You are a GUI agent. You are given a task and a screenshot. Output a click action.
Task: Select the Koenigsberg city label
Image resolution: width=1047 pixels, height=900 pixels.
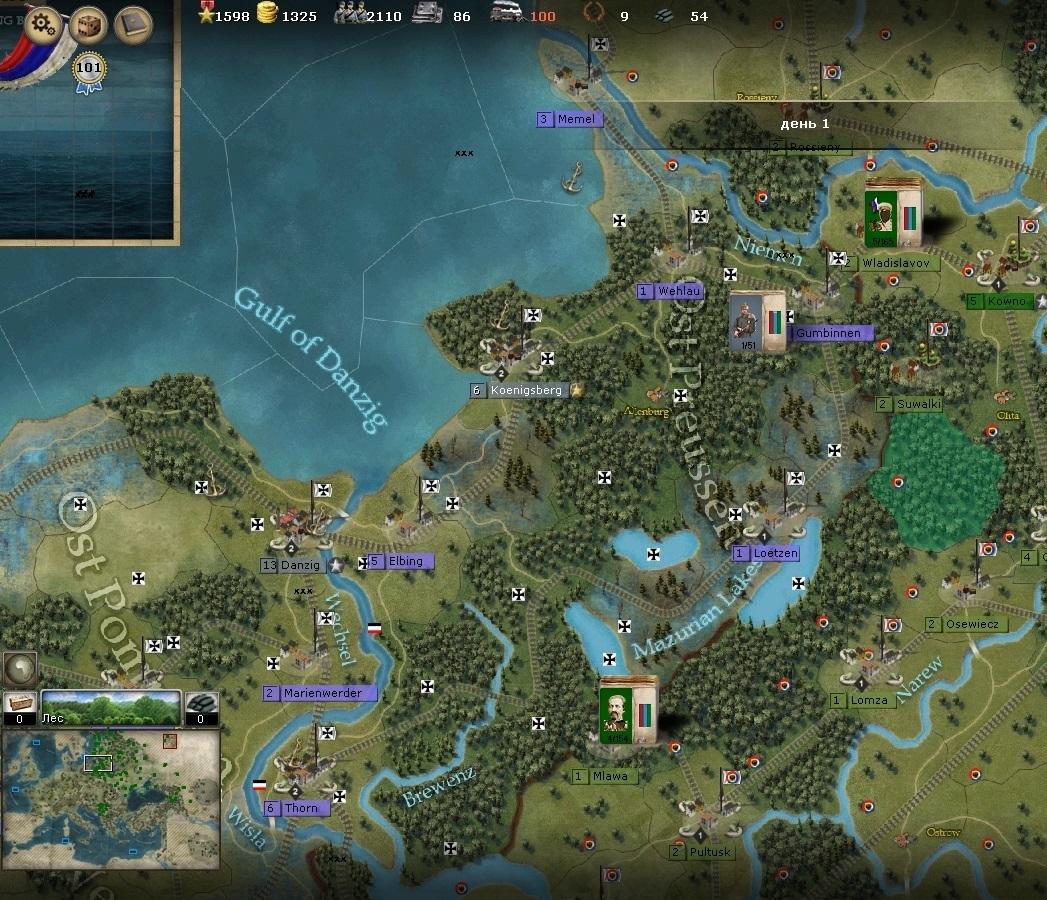point(526,390)
